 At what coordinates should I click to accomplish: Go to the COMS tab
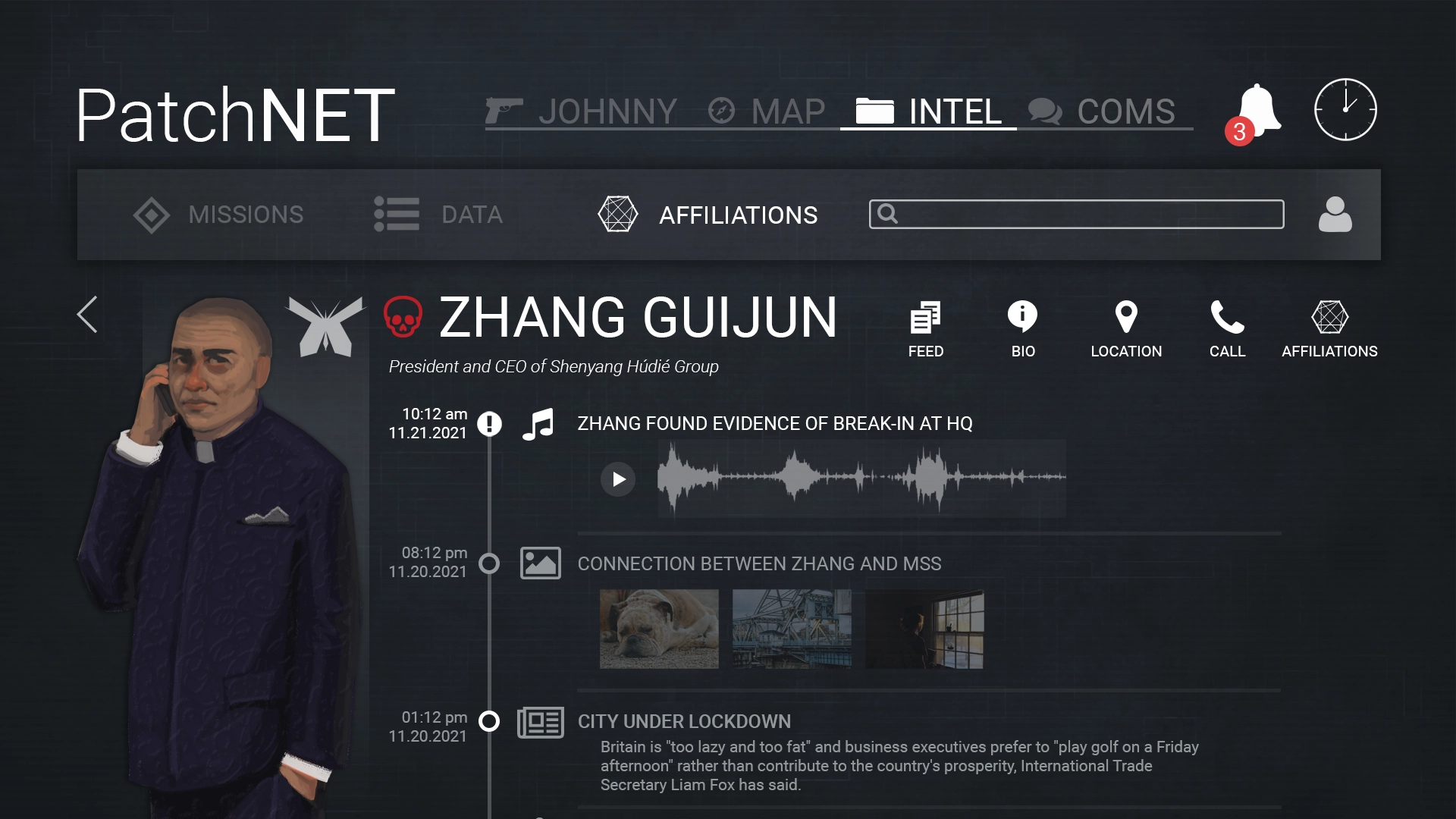click(x=1102, y=111)
